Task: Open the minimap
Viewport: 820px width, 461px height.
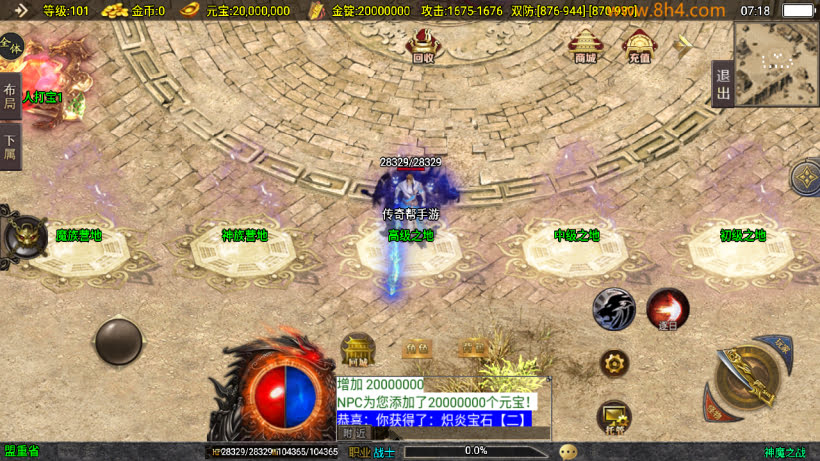Action: point(776,60)
